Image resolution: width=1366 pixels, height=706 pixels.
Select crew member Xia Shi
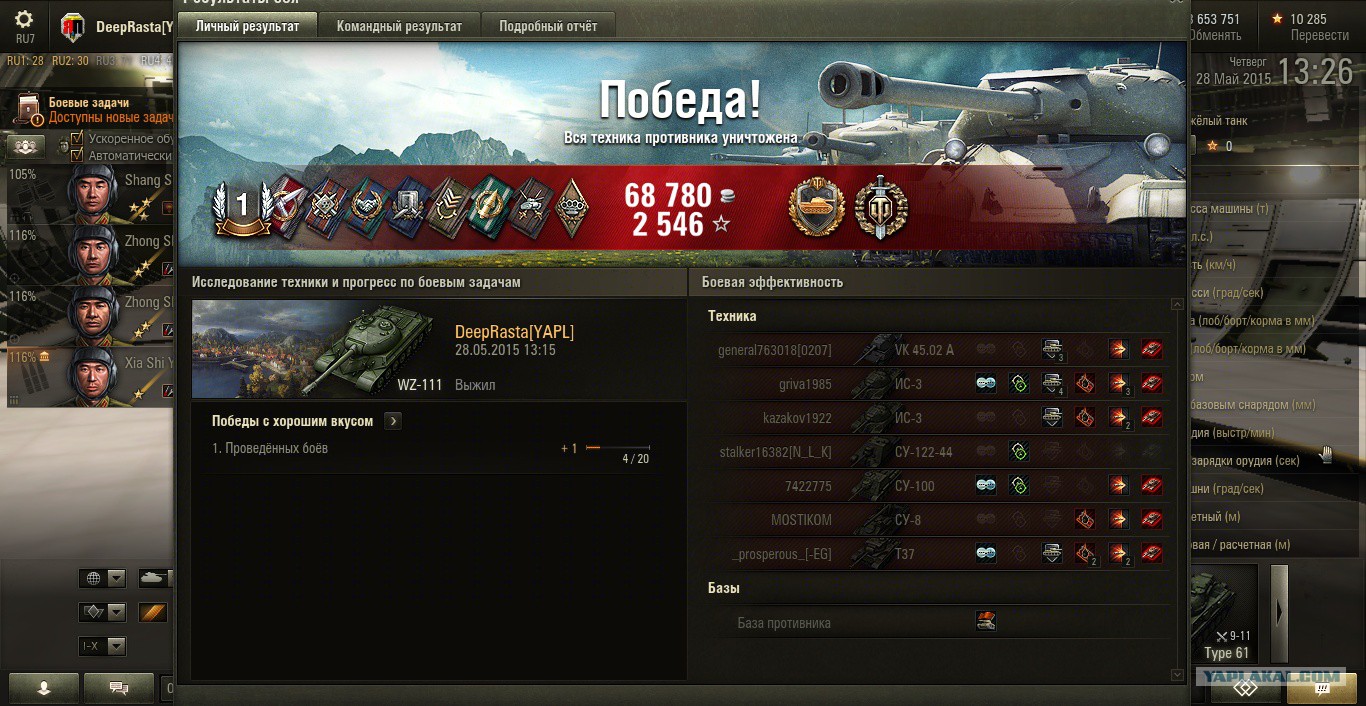point(90,375)
